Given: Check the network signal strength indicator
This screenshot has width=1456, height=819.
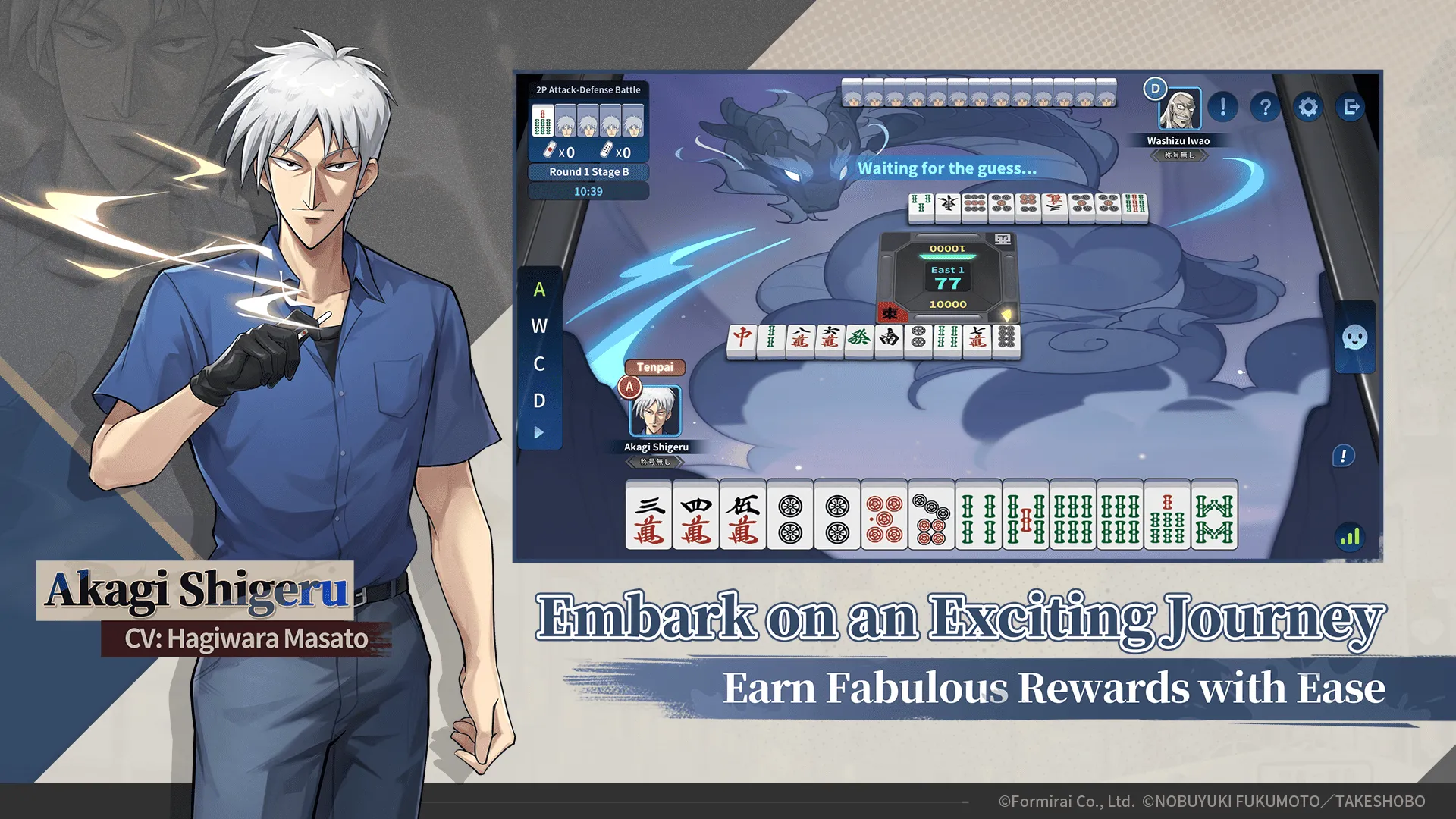Looking at the screenshot, I should [1348, 536].
